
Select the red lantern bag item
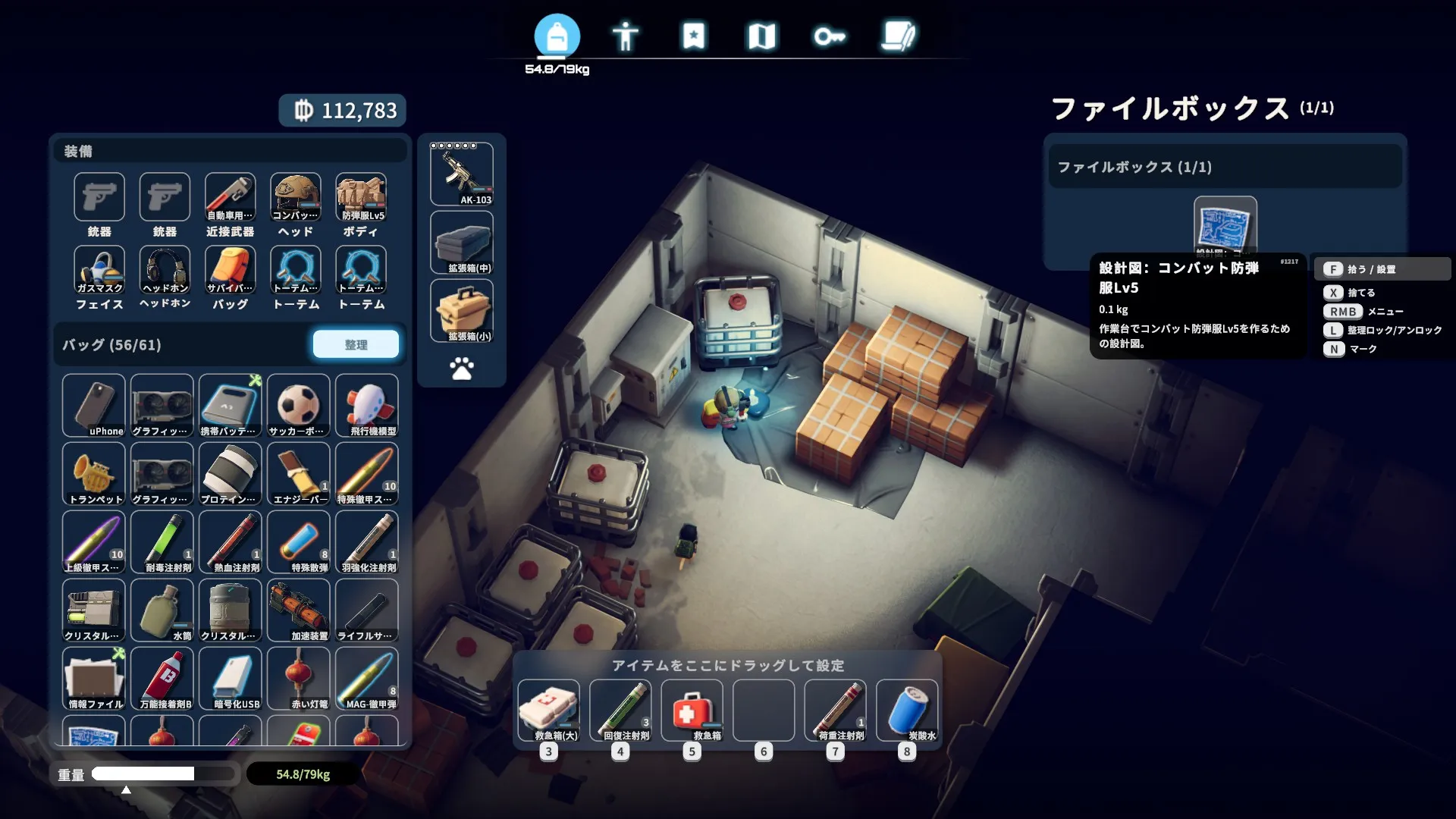298,679
